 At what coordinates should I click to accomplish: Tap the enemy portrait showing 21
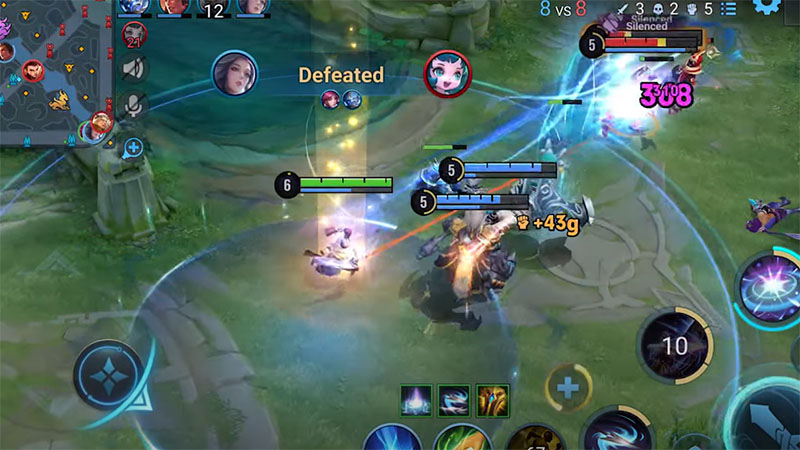(134, 34)
